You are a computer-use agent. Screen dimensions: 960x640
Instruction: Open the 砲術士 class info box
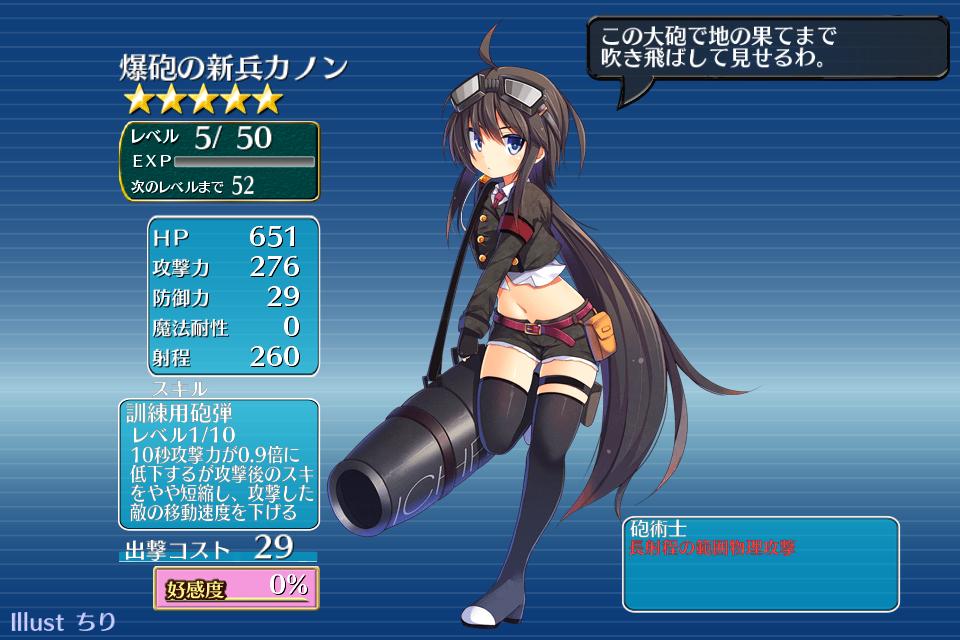(760, 563)
